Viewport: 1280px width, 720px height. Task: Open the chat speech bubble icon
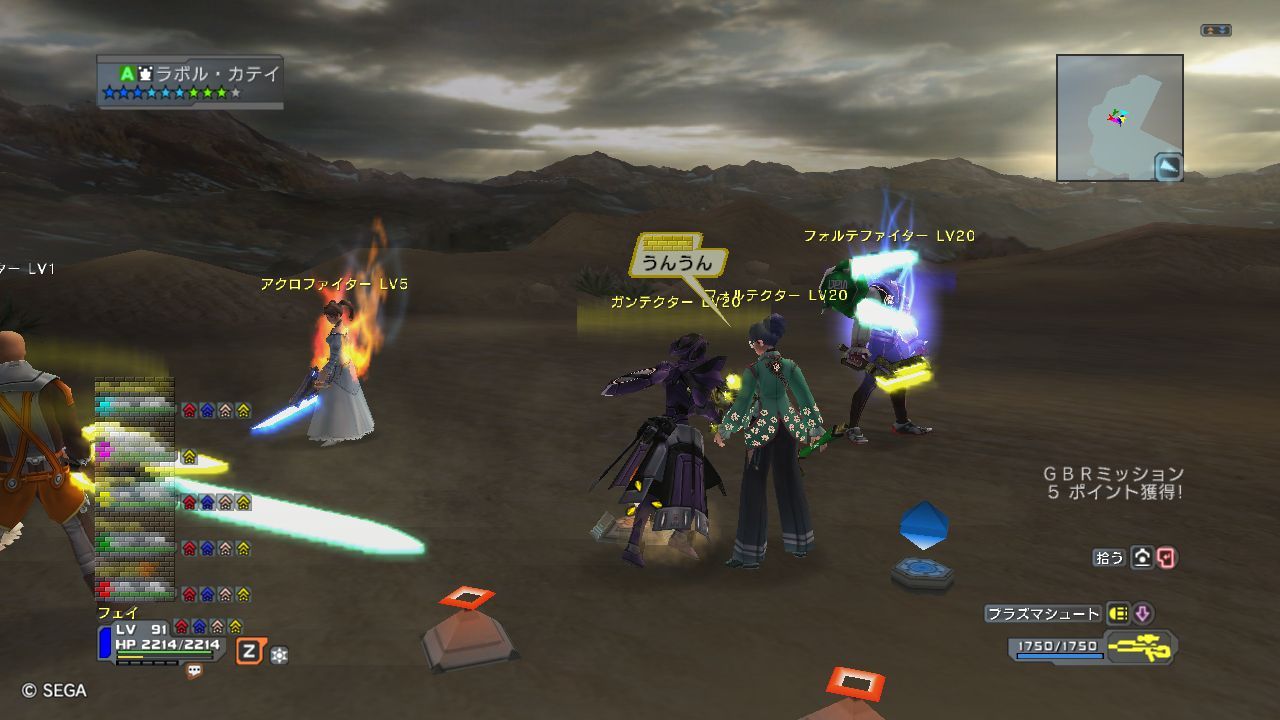(x=194, y=672)
